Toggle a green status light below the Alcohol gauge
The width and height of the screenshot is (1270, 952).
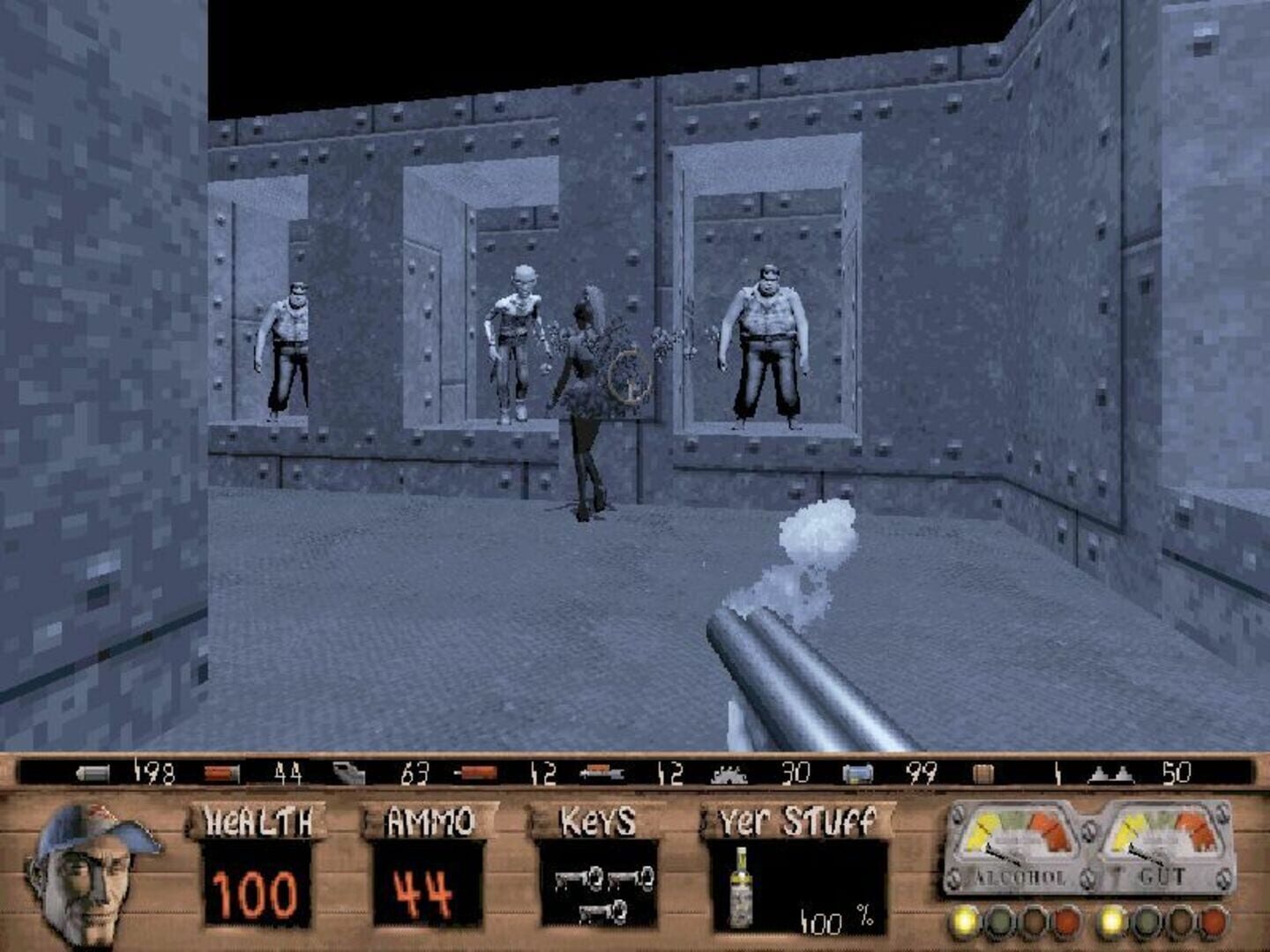(1000, 921)
